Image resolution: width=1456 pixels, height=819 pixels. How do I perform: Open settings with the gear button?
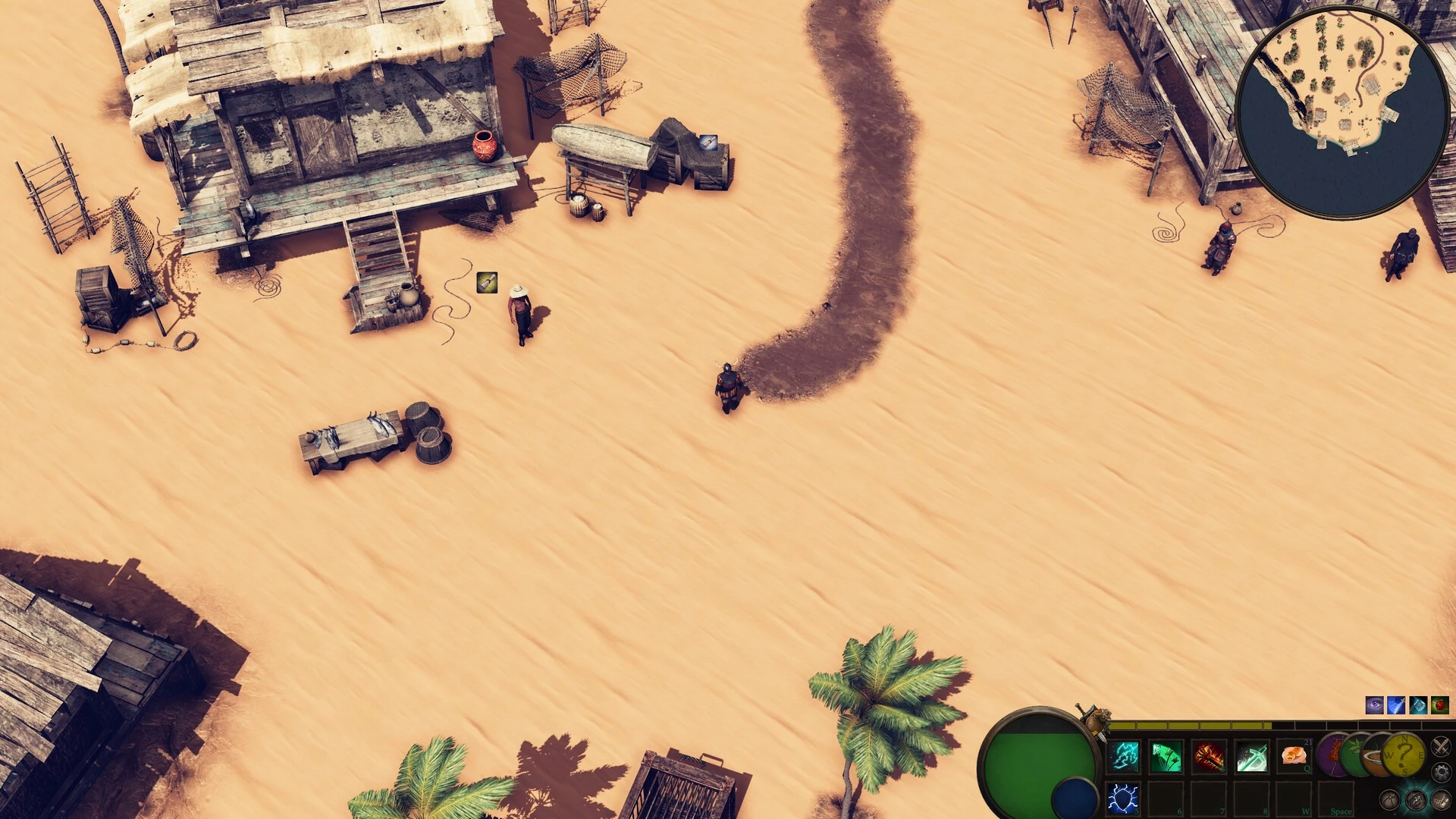tap(1441, 773)
